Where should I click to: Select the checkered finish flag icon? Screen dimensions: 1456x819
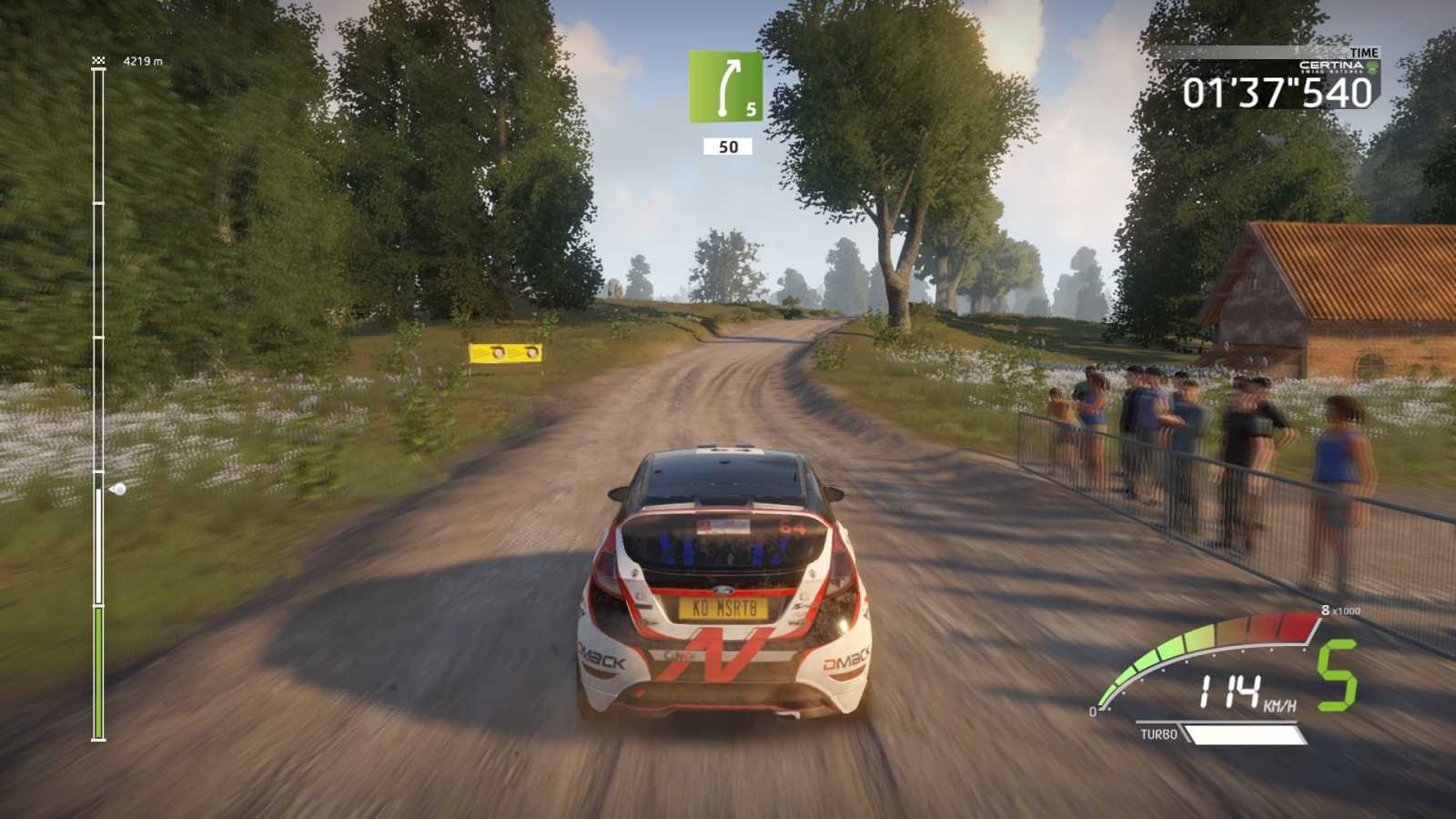coord(98,61)
